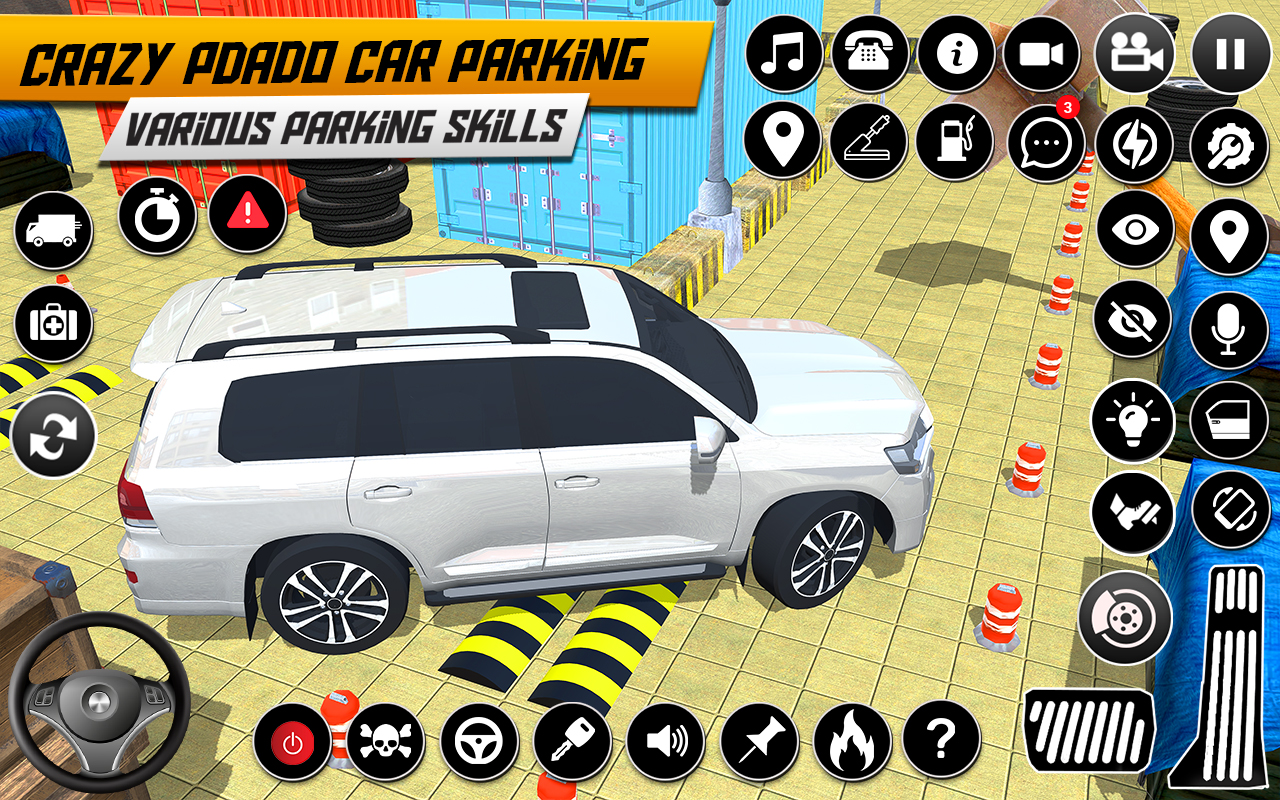Open the music settings icon
This screenshot has height=800, width=1280.
pyautogui.click(x=786, y=55)
